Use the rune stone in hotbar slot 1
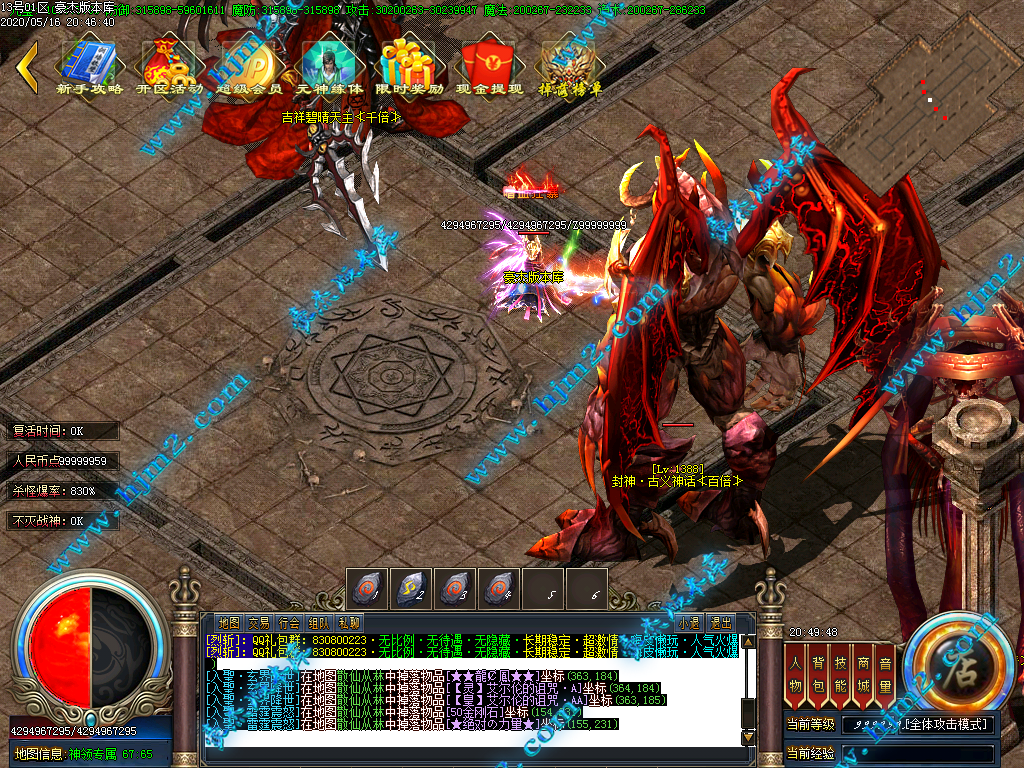Screen dimensions: 1024x768 coord(367,588)
